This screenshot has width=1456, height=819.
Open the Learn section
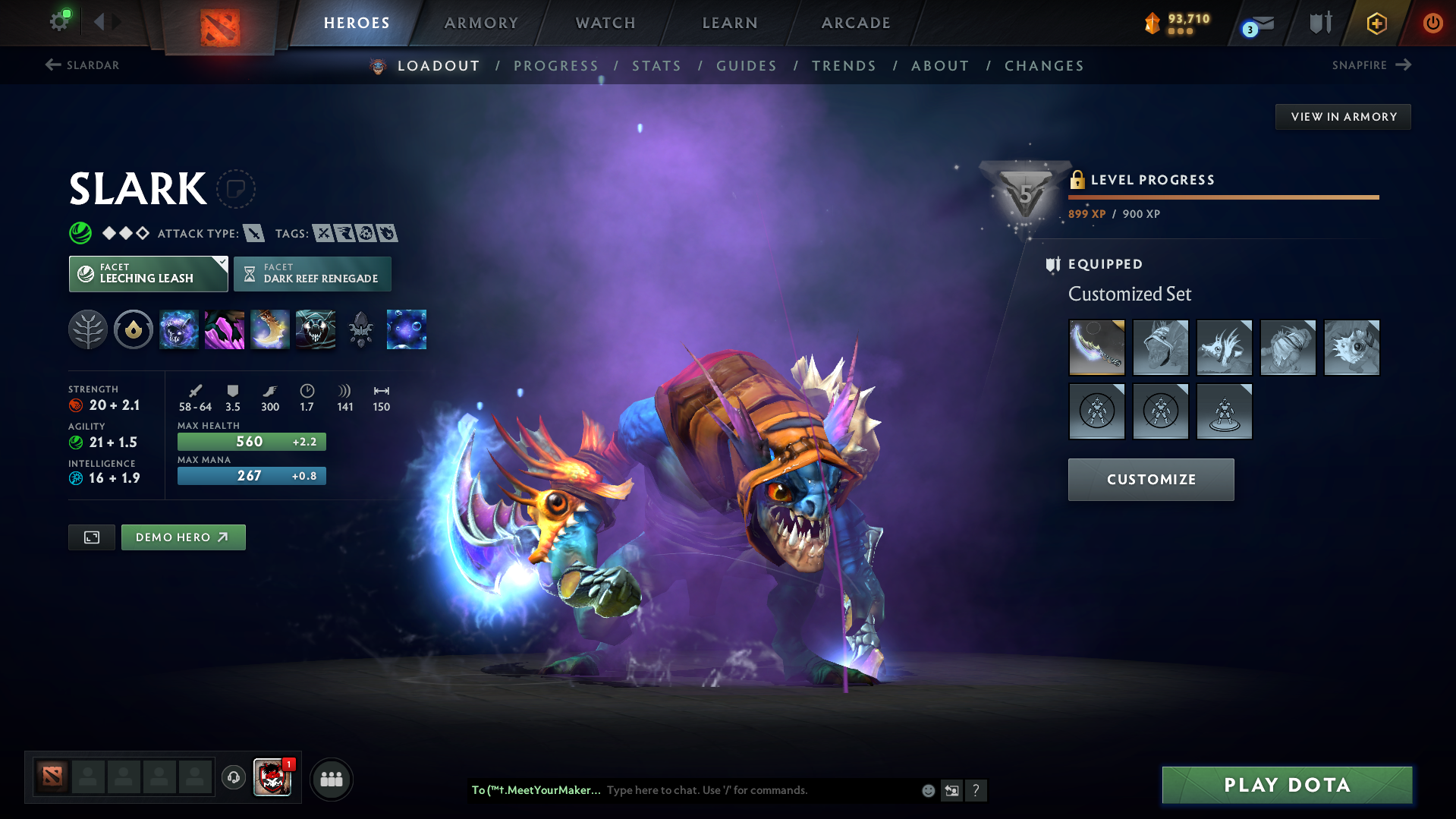point(730,23)
